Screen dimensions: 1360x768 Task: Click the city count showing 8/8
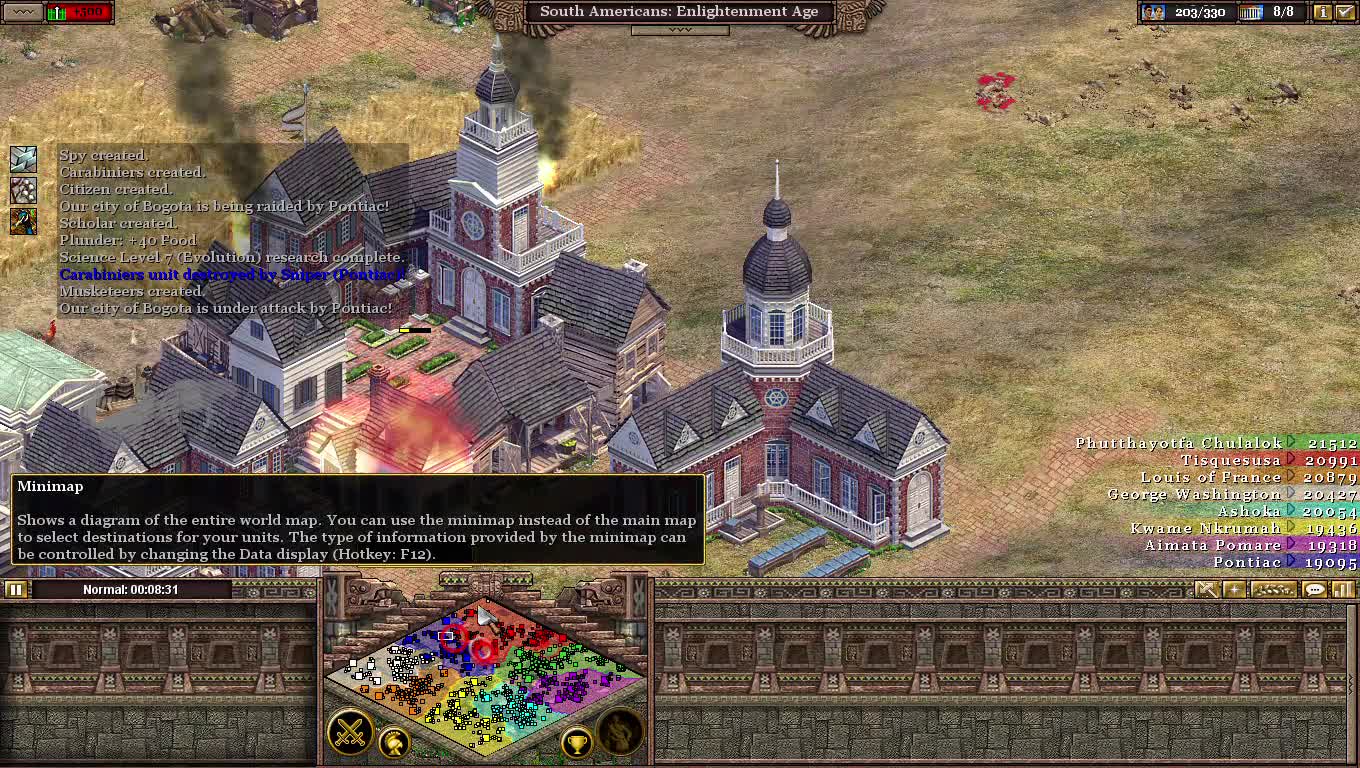tap(1283, 13)
